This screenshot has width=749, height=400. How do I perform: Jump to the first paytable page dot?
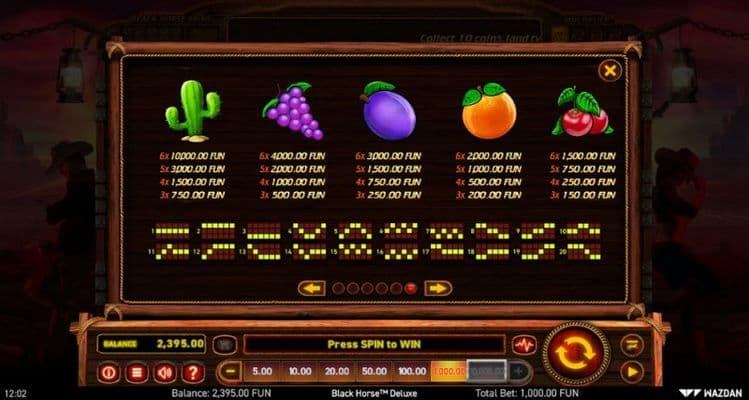337,288
